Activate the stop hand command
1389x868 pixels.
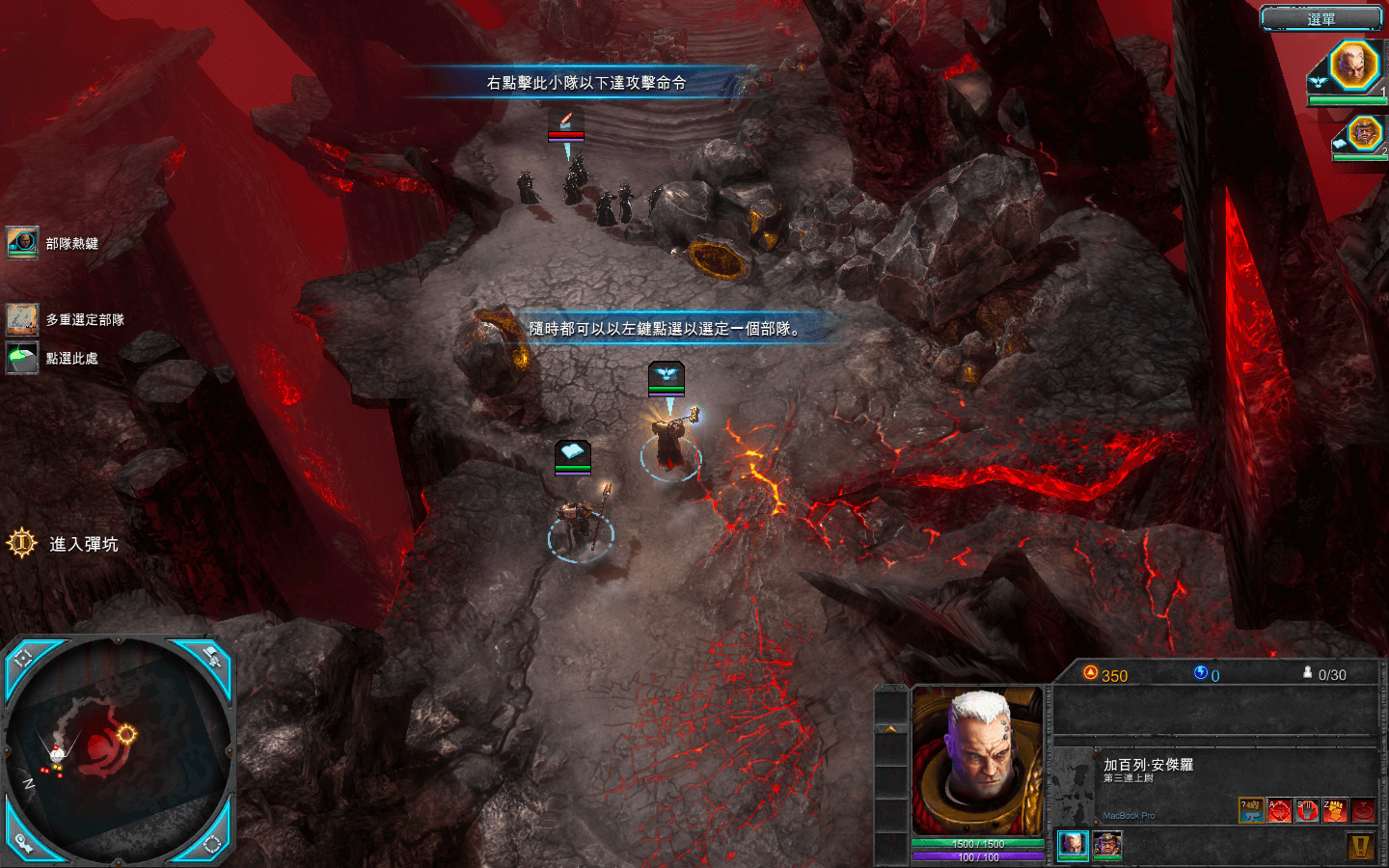1307,811
